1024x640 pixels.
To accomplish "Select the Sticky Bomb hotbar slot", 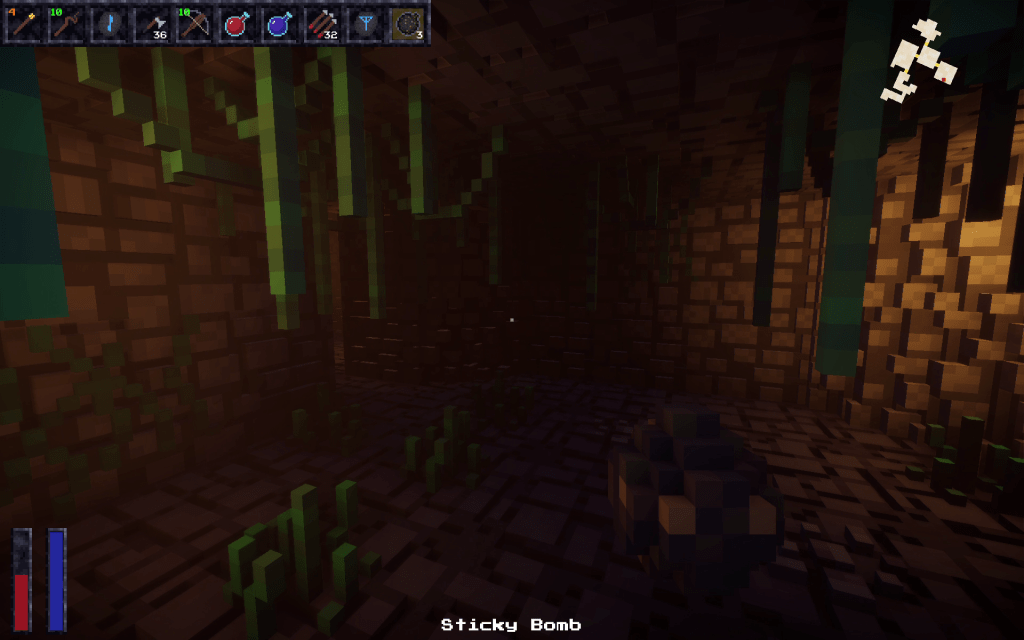I will 407,24.
